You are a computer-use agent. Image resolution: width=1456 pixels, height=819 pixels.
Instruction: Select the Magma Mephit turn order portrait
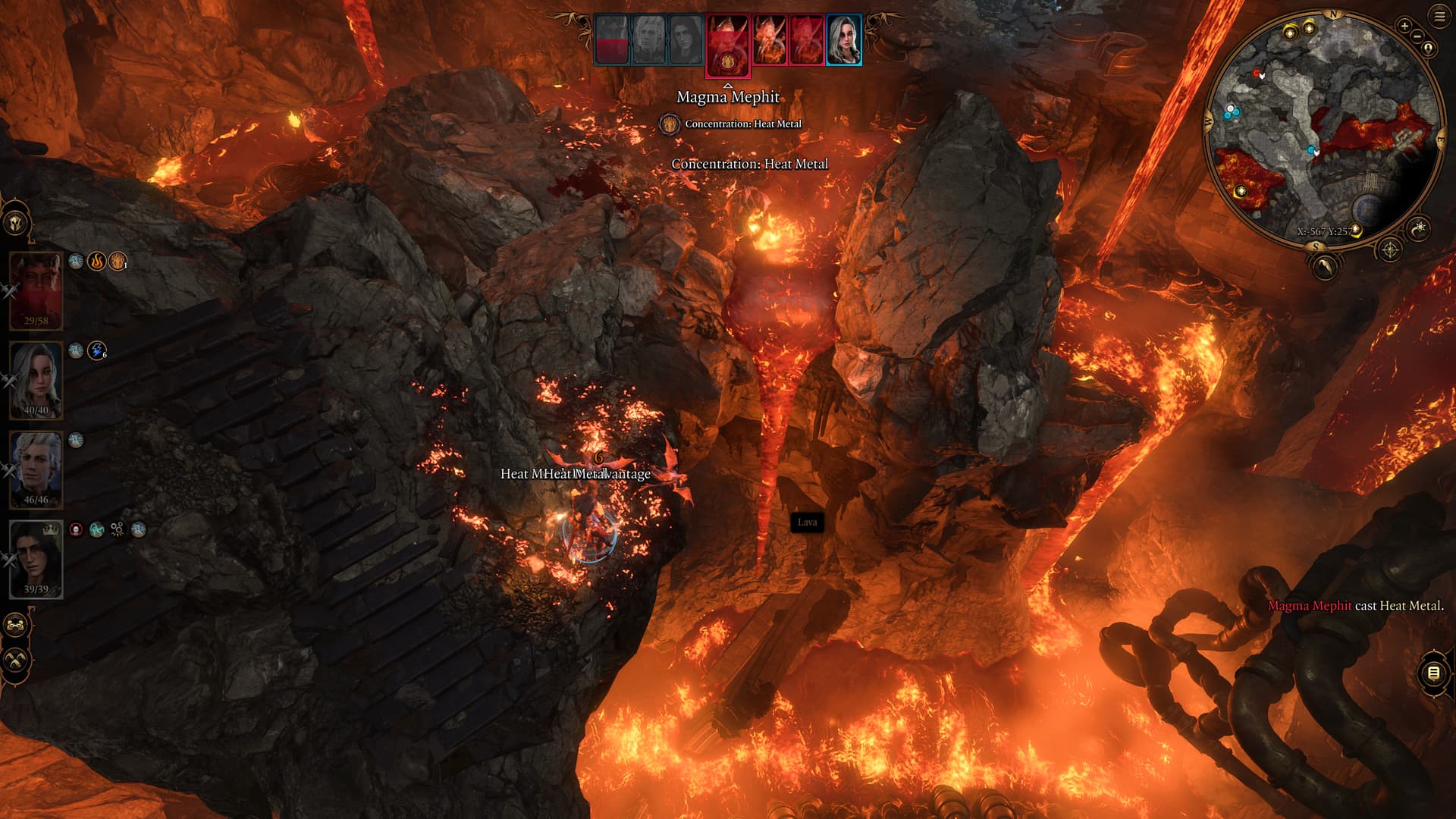pos(728,45)
